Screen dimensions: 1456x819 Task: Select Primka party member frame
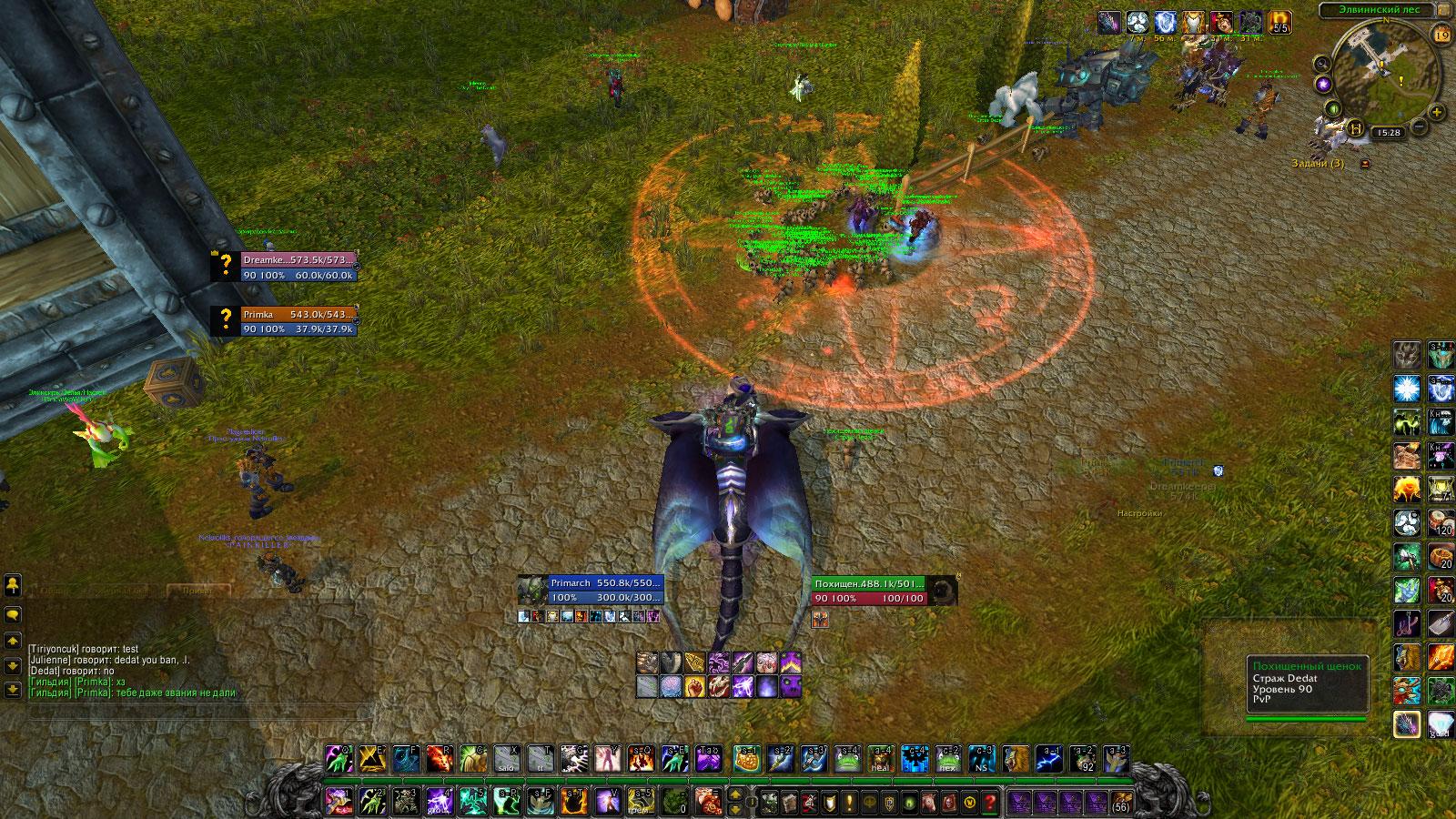[x=298, y=321]
